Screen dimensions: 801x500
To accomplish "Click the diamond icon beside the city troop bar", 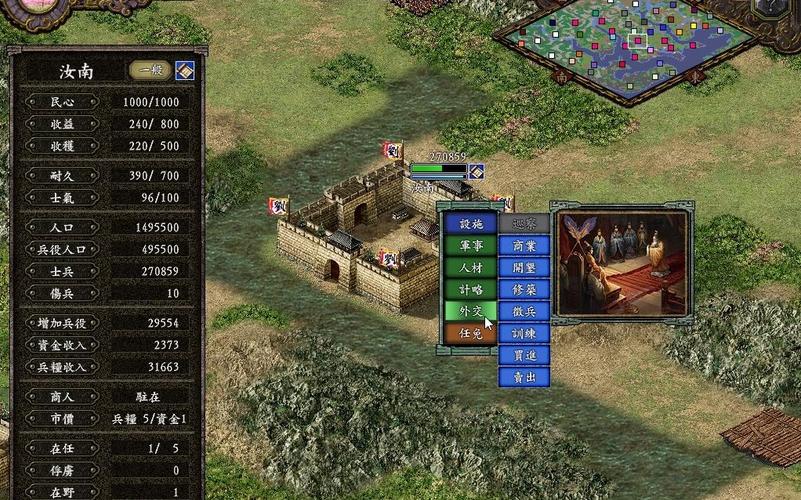I will tap(476, 171).
